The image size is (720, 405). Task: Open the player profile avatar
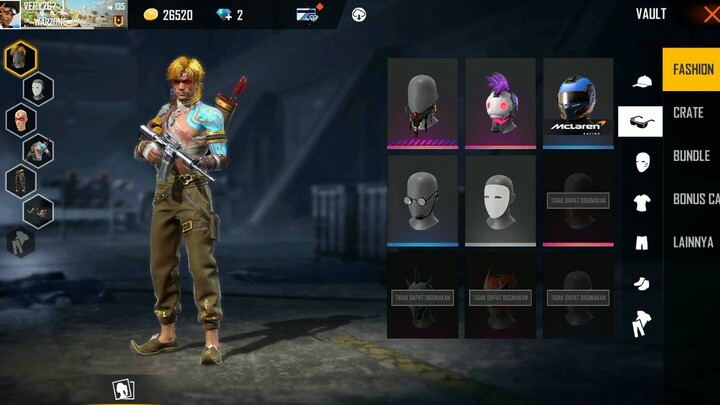[11, 14]
